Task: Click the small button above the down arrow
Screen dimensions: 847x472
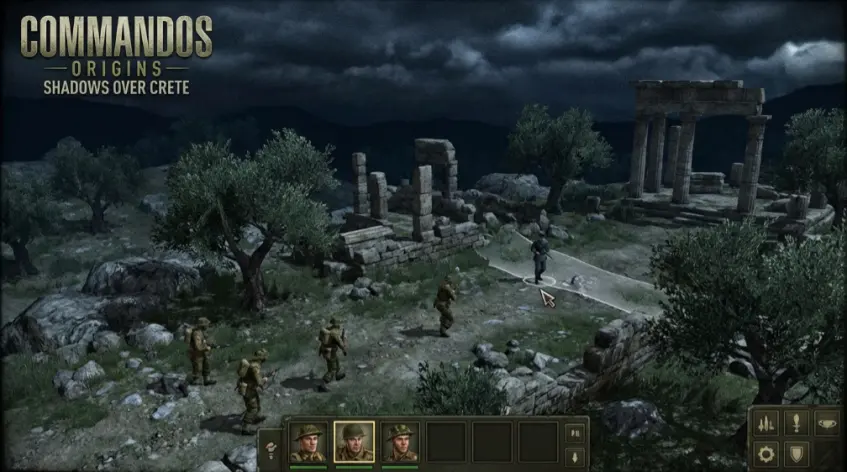Action: coord(574,433)
